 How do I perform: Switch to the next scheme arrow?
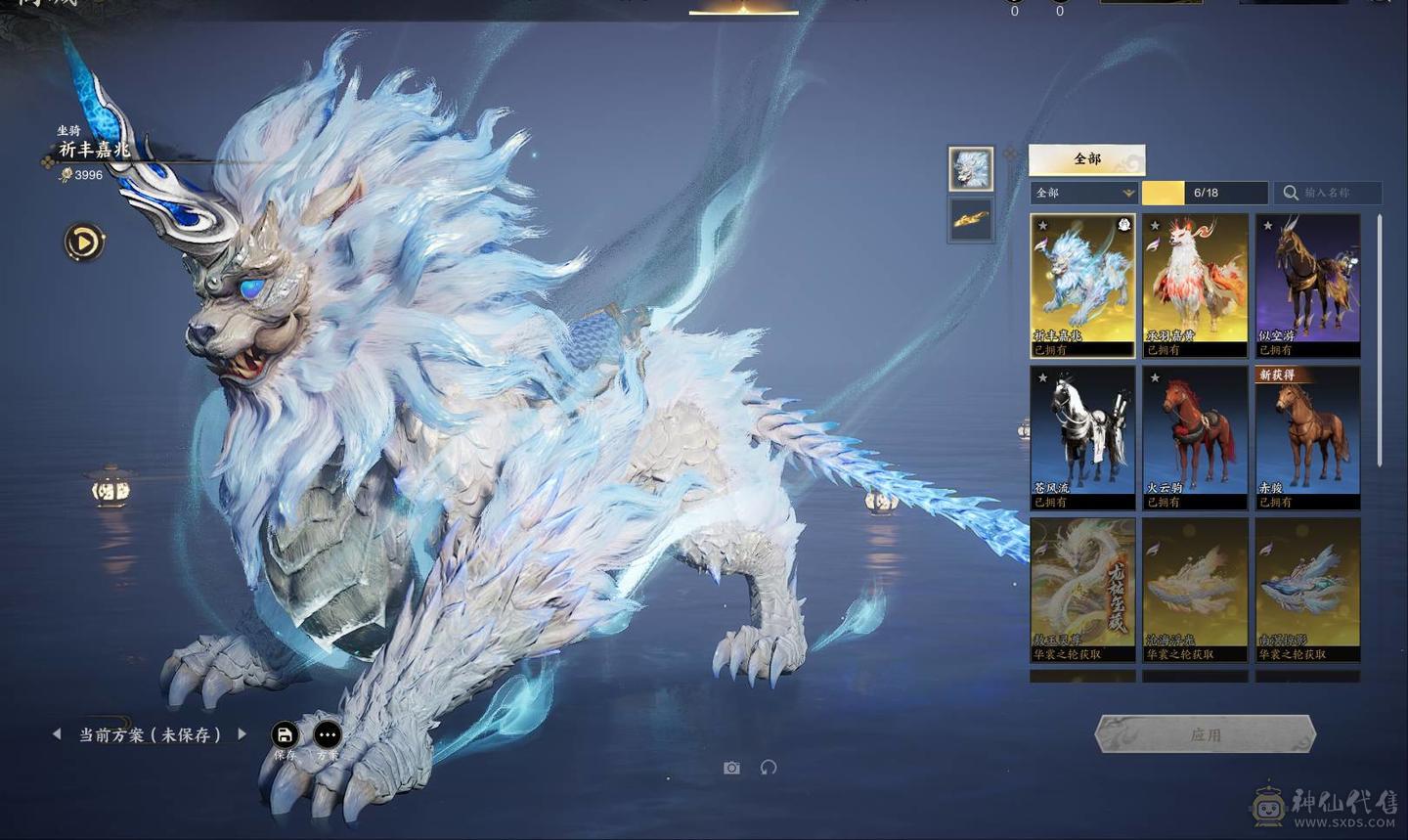(242, 733)
